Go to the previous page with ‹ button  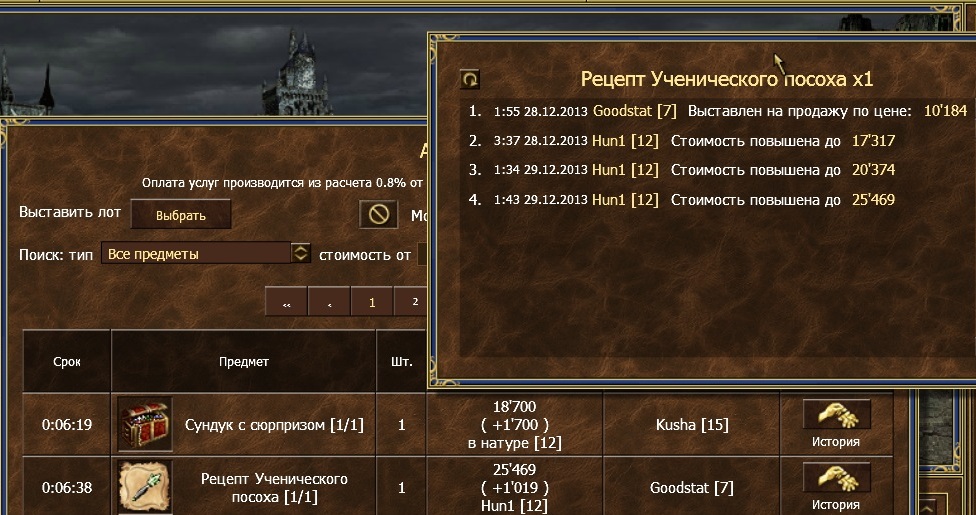click(x=330, y=303)
